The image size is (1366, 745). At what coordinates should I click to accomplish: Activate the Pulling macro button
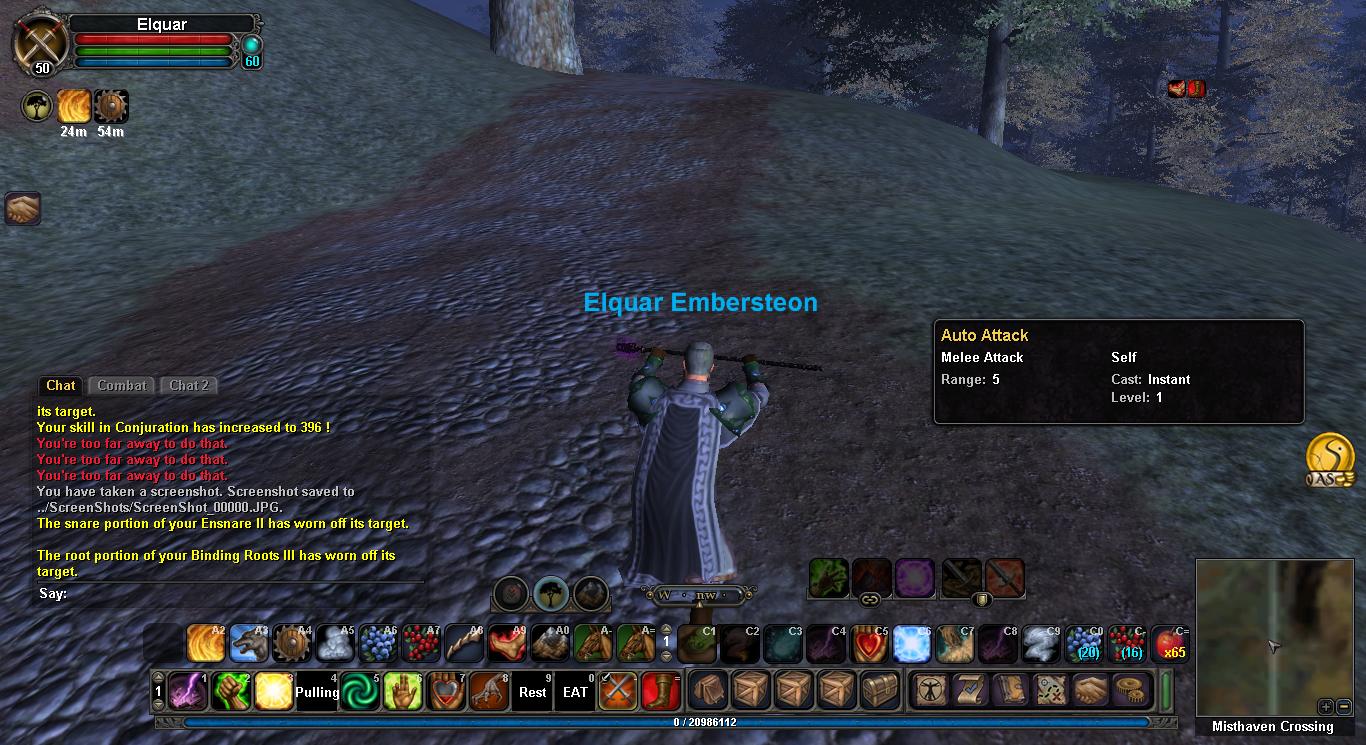(316, 691)
